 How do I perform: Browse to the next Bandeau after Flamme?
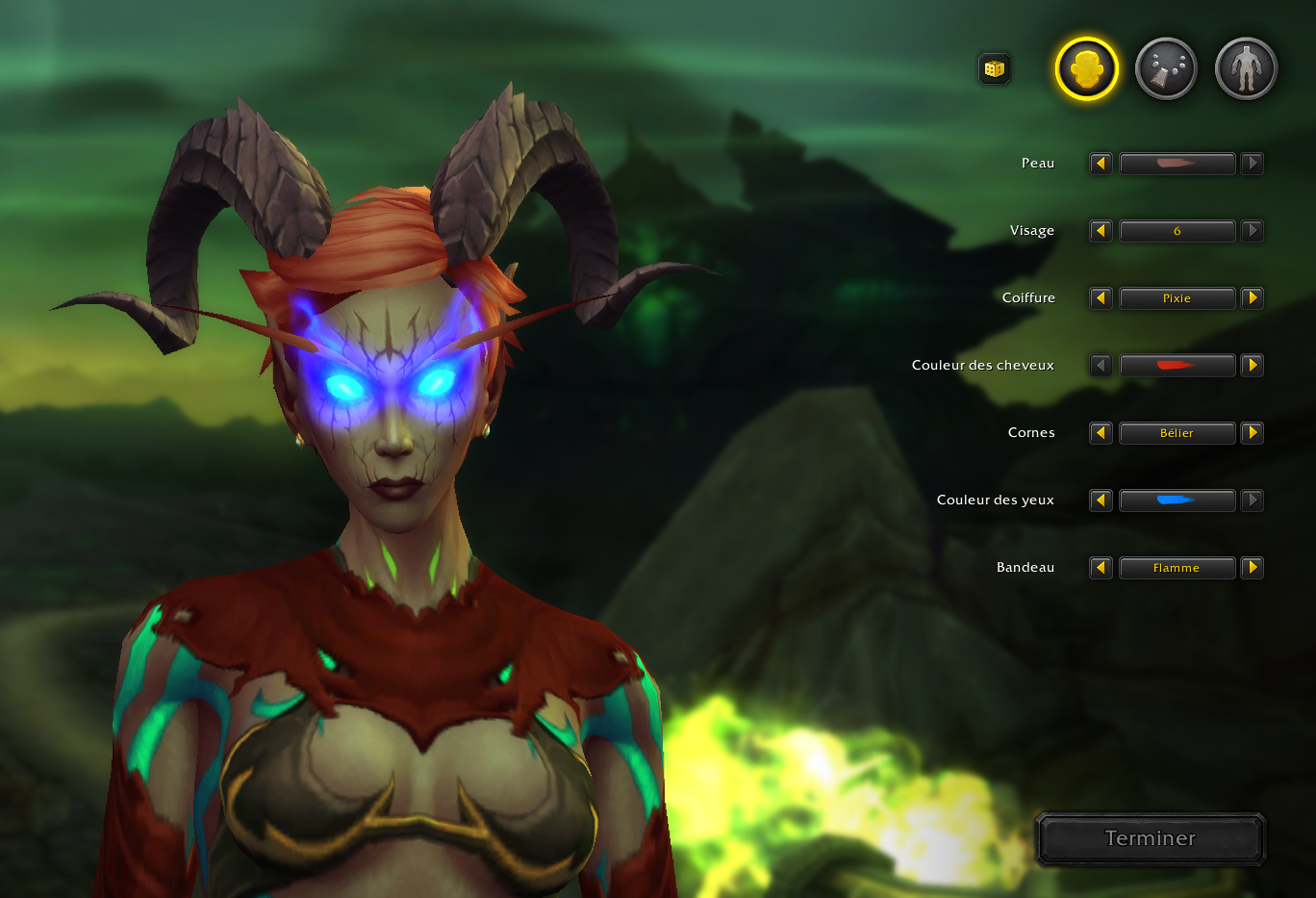pos(1253,568)
